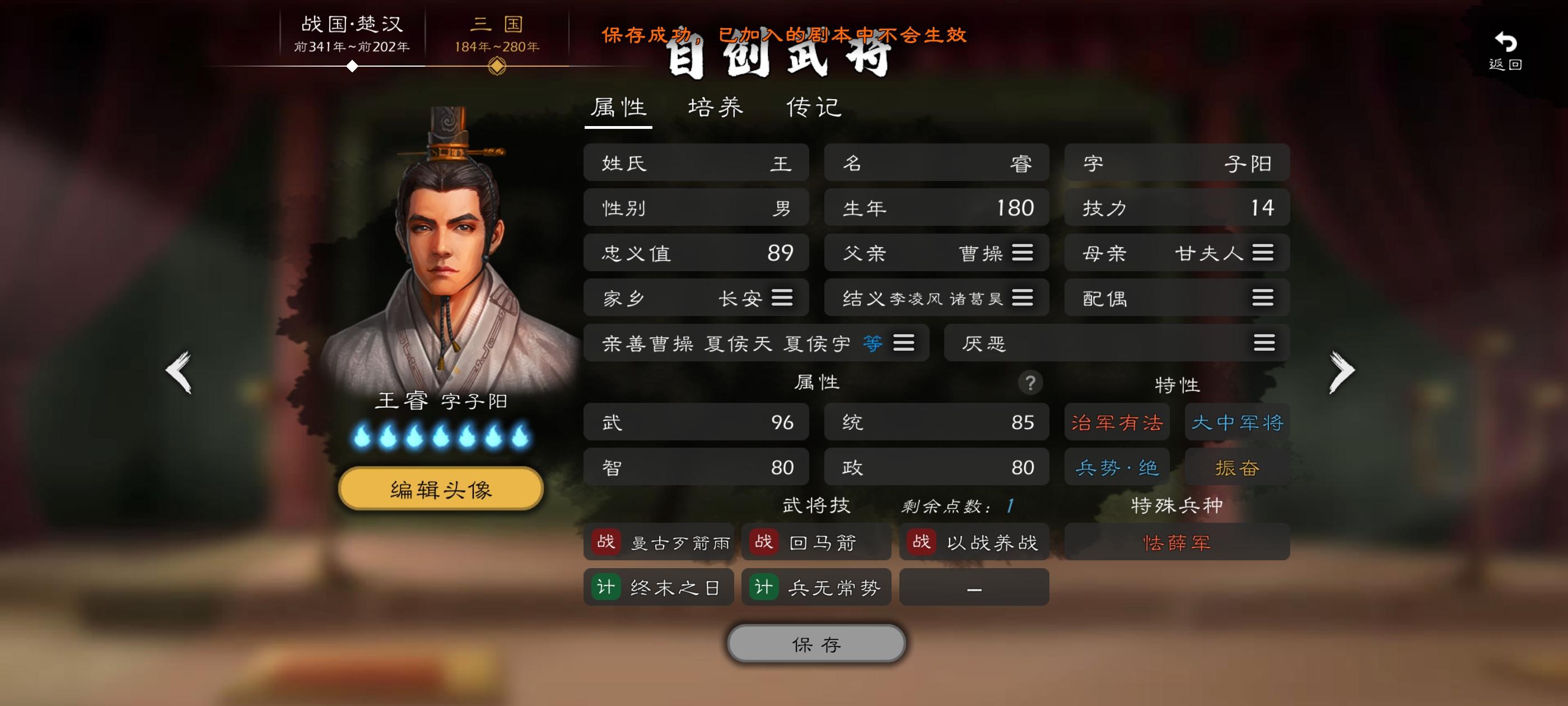Enable the 振奋 trait

1237,467
